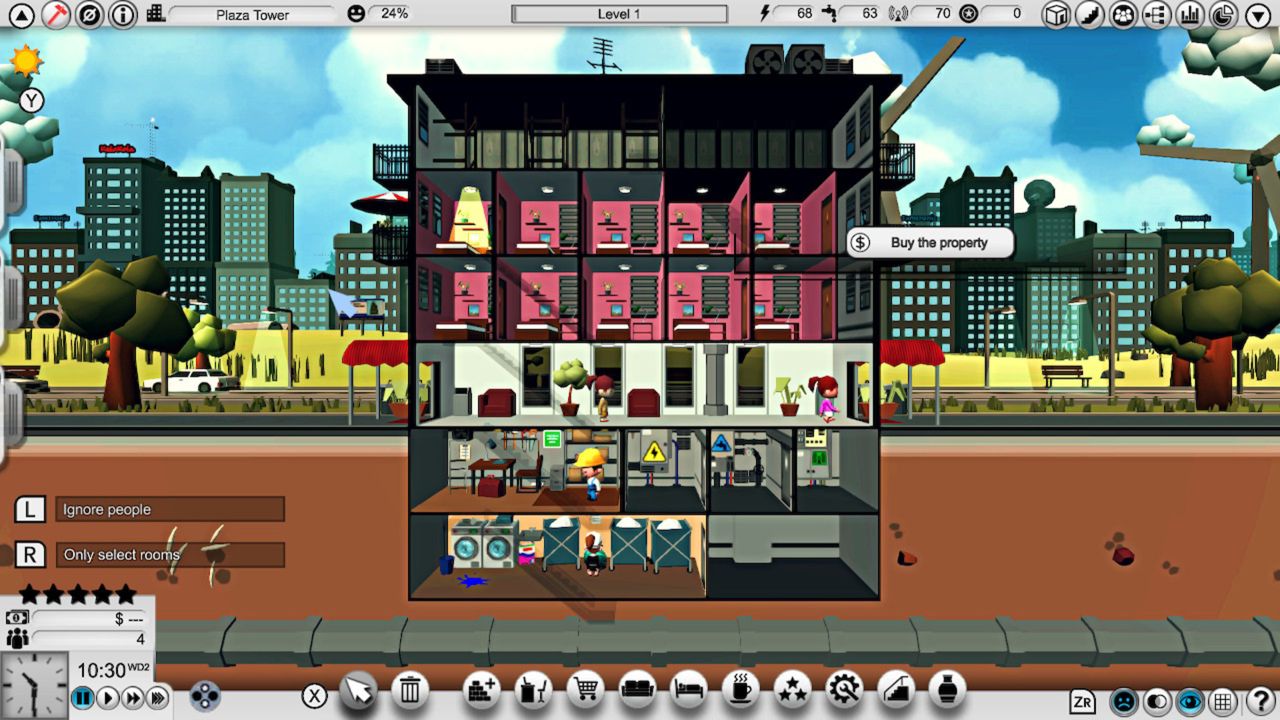Select the Ignore people option
Screen dimensions: 1280x720
(x=169, y=510)
